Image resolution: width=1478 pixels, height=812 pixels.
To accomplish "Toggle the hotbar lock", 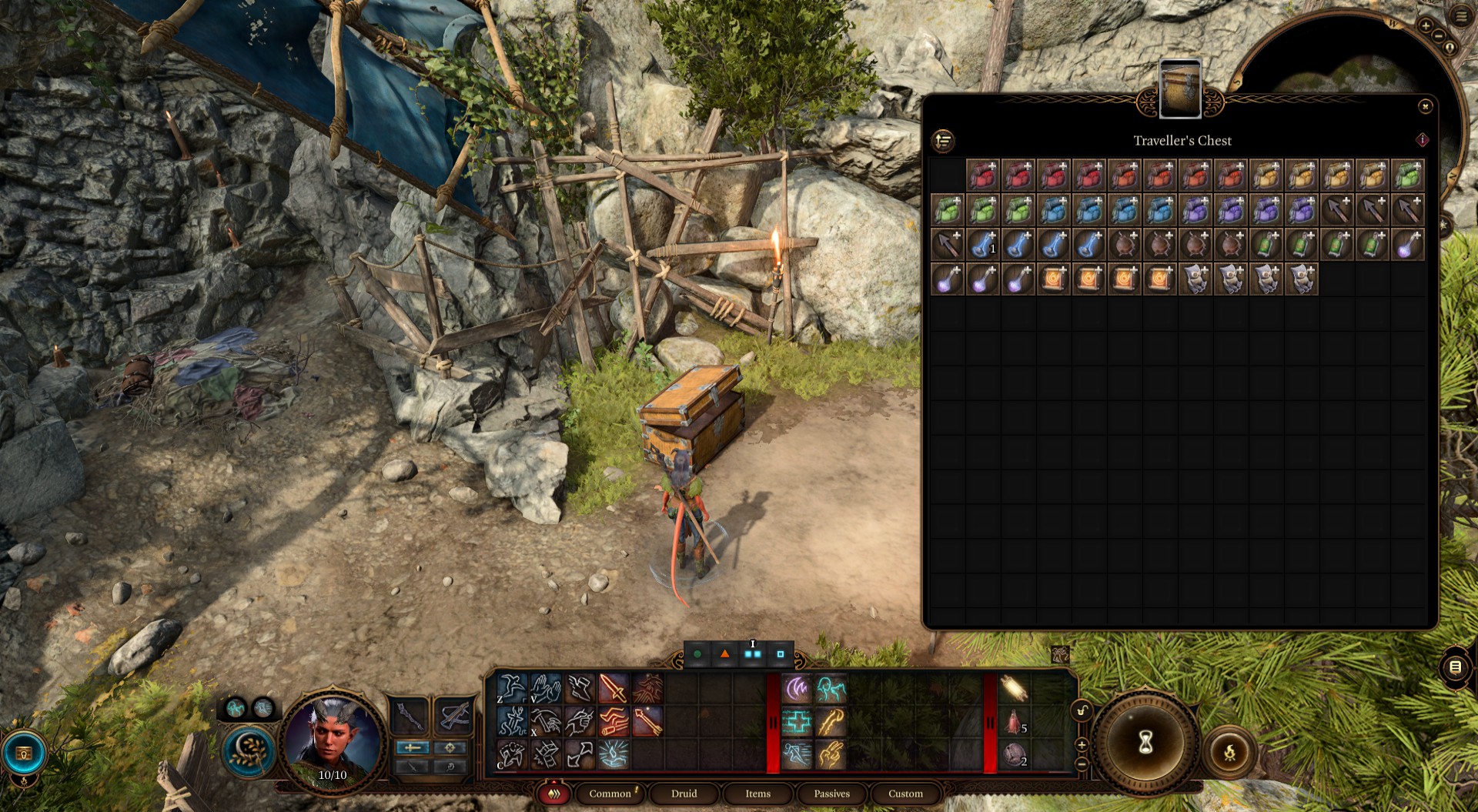I will click(x=1082, y=710).
